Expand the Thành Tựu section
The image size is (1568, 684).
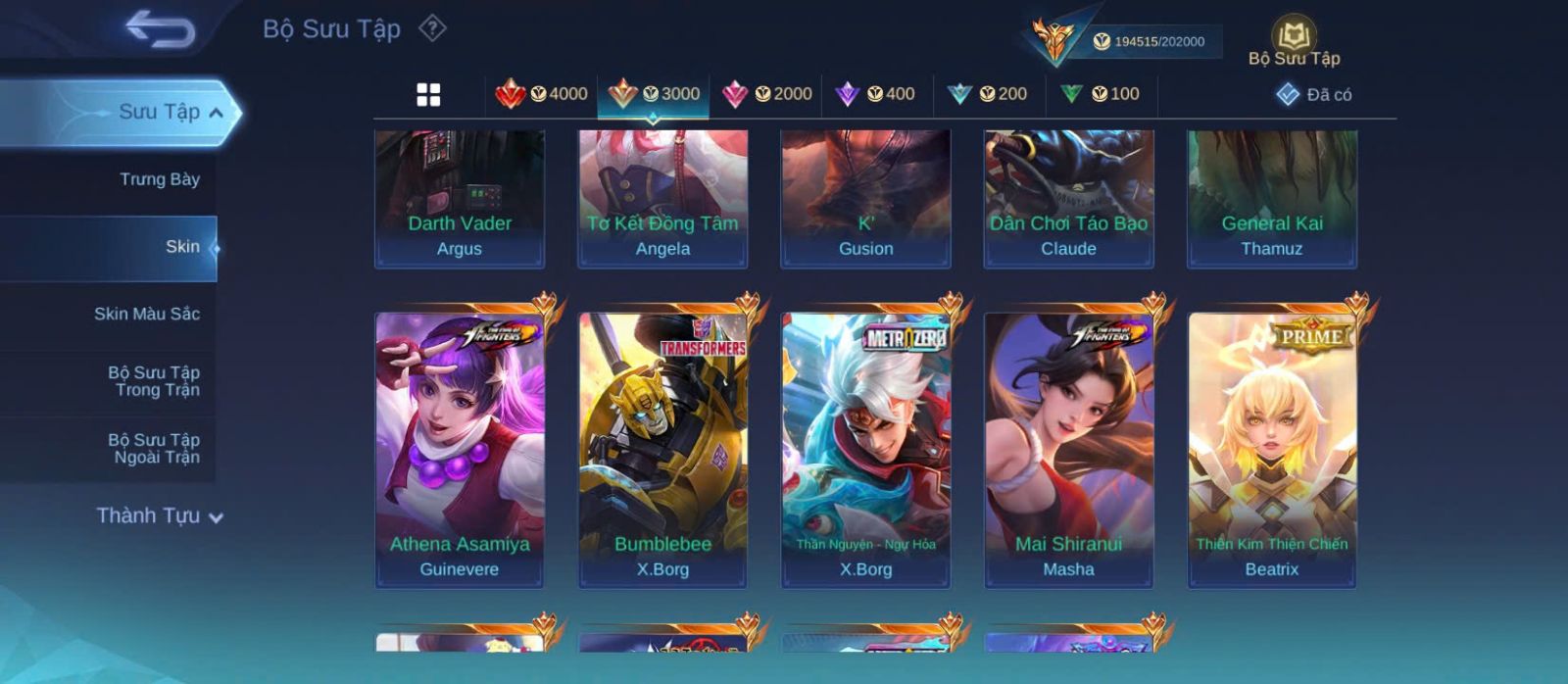[x=159, y=515]
